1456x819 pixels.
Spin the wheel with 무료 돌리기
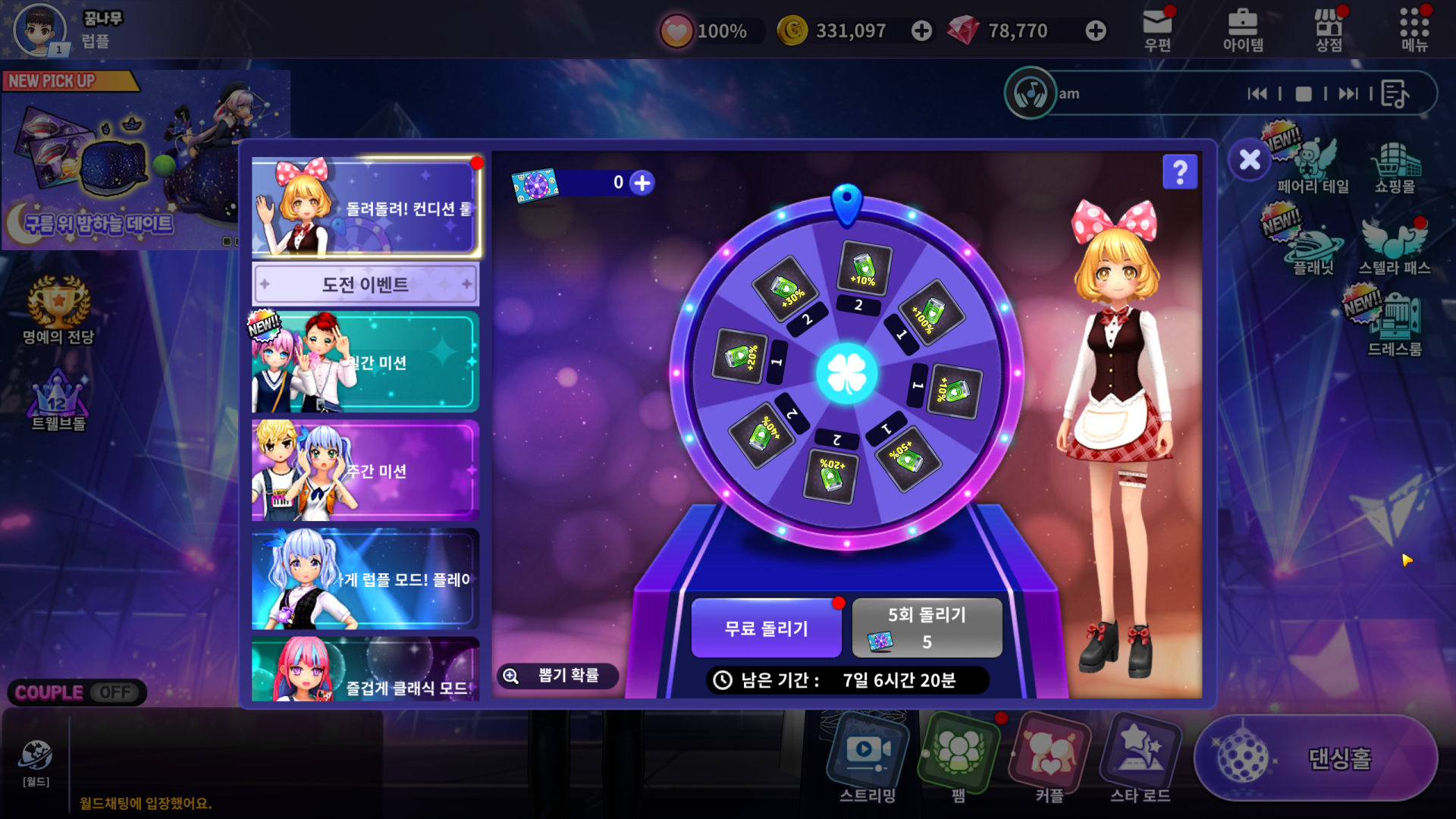(766, 628)
